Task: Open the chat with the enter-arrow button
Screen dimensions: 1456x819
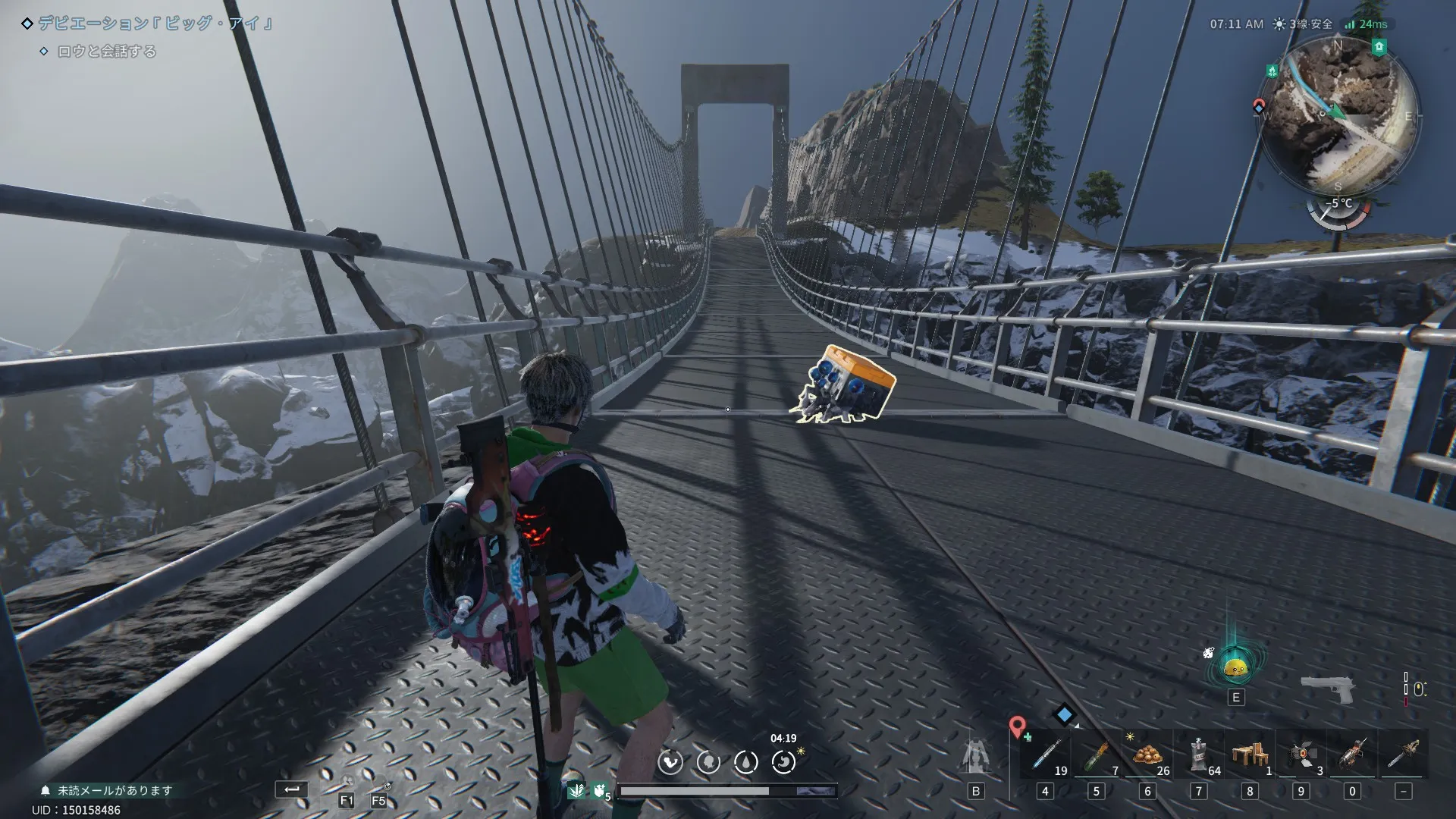Action: point(291,789)
